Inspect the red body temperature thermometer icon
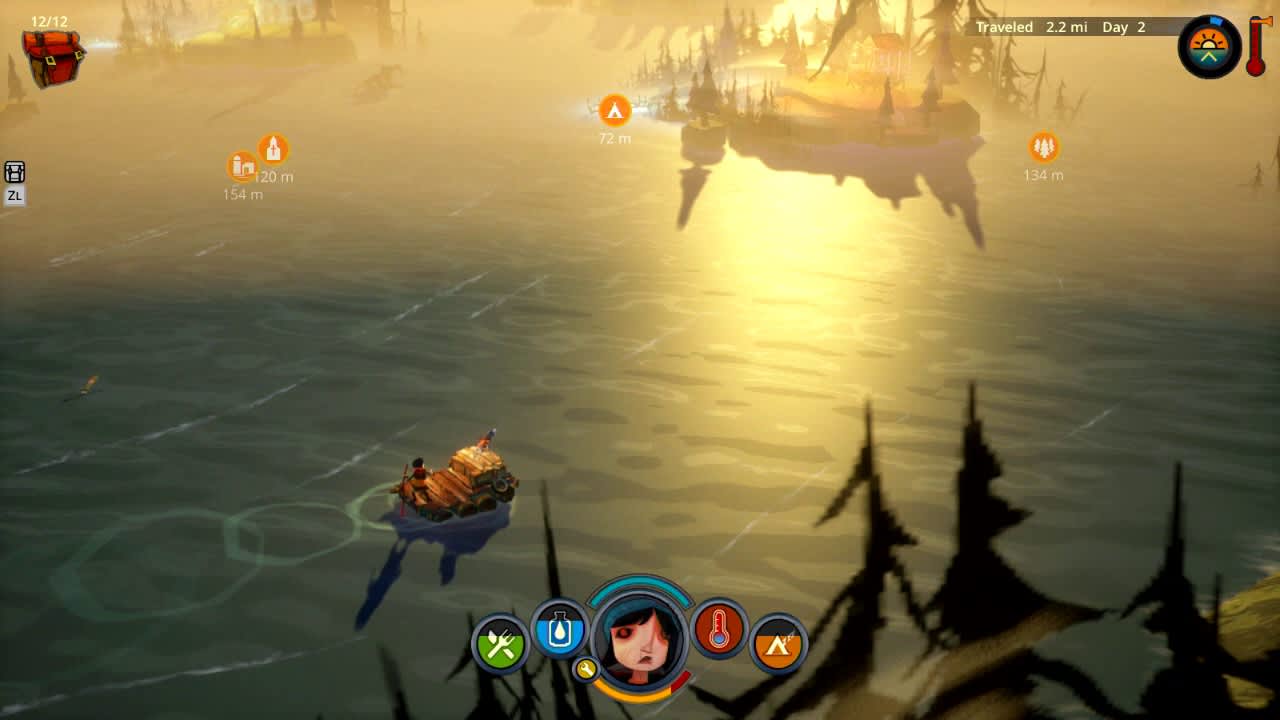The height and width of the screenshot is (720, 1280). [720, 633]
